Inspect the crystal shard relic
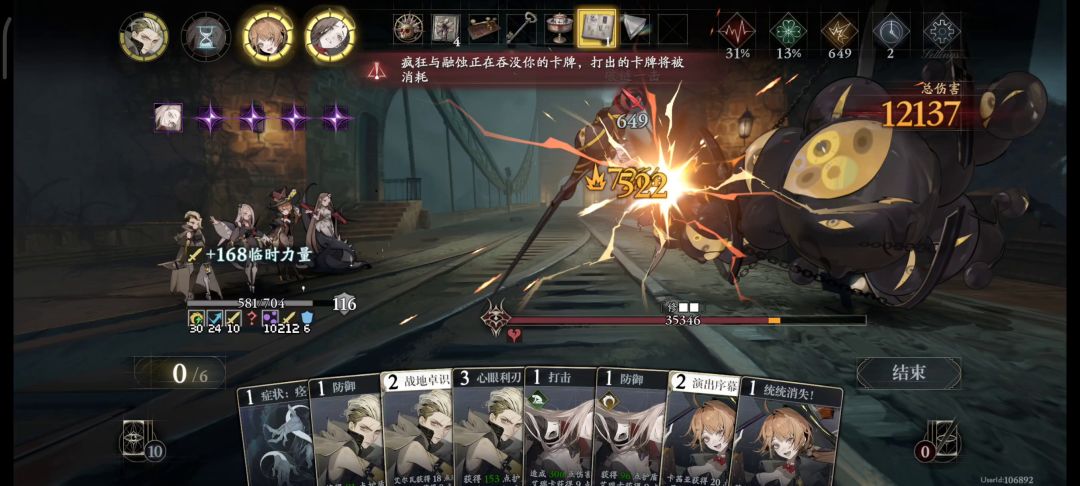Viewport: 1080px width, 486px height. [634, 28]
